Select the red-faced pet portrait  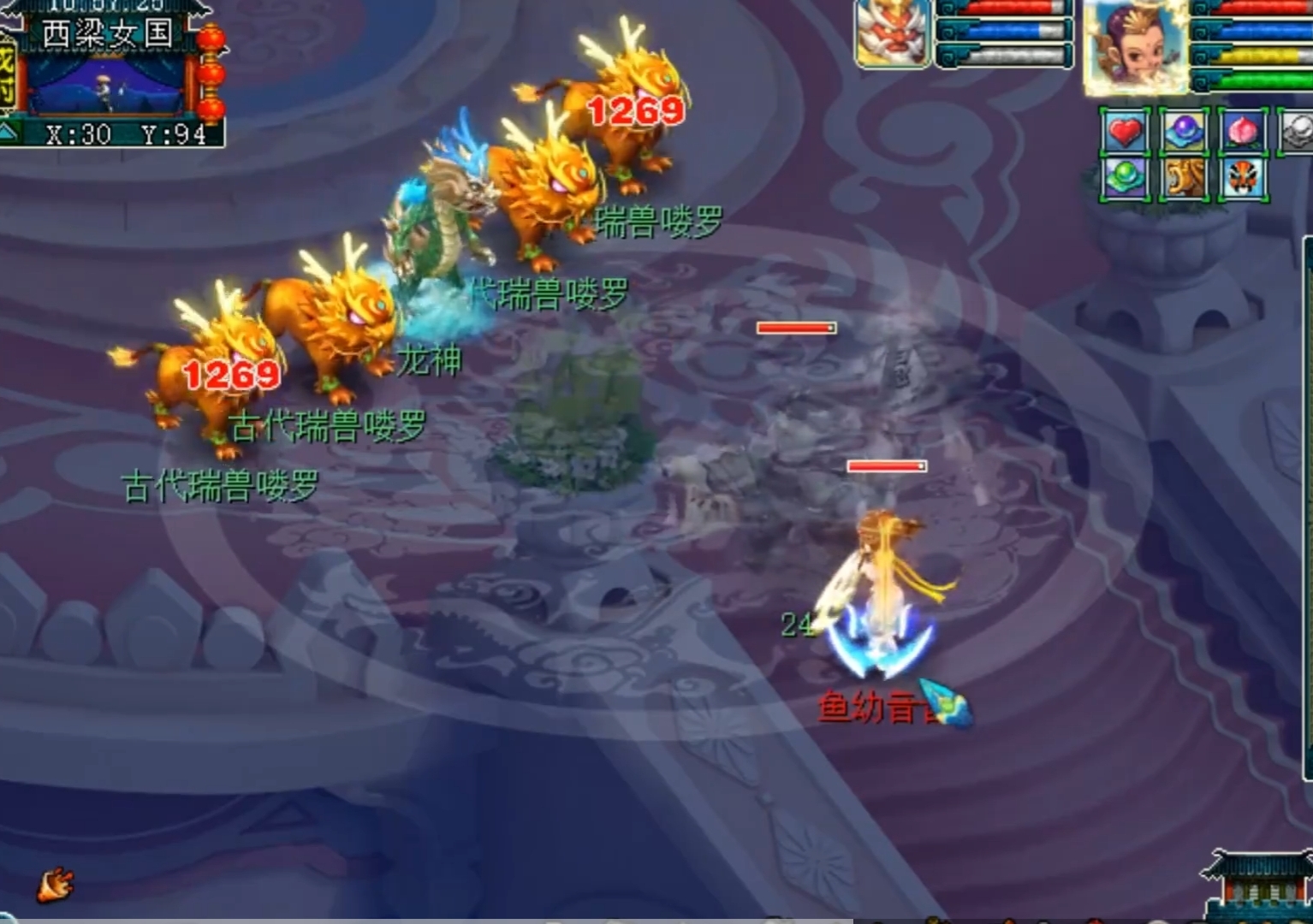pos(892,33)
